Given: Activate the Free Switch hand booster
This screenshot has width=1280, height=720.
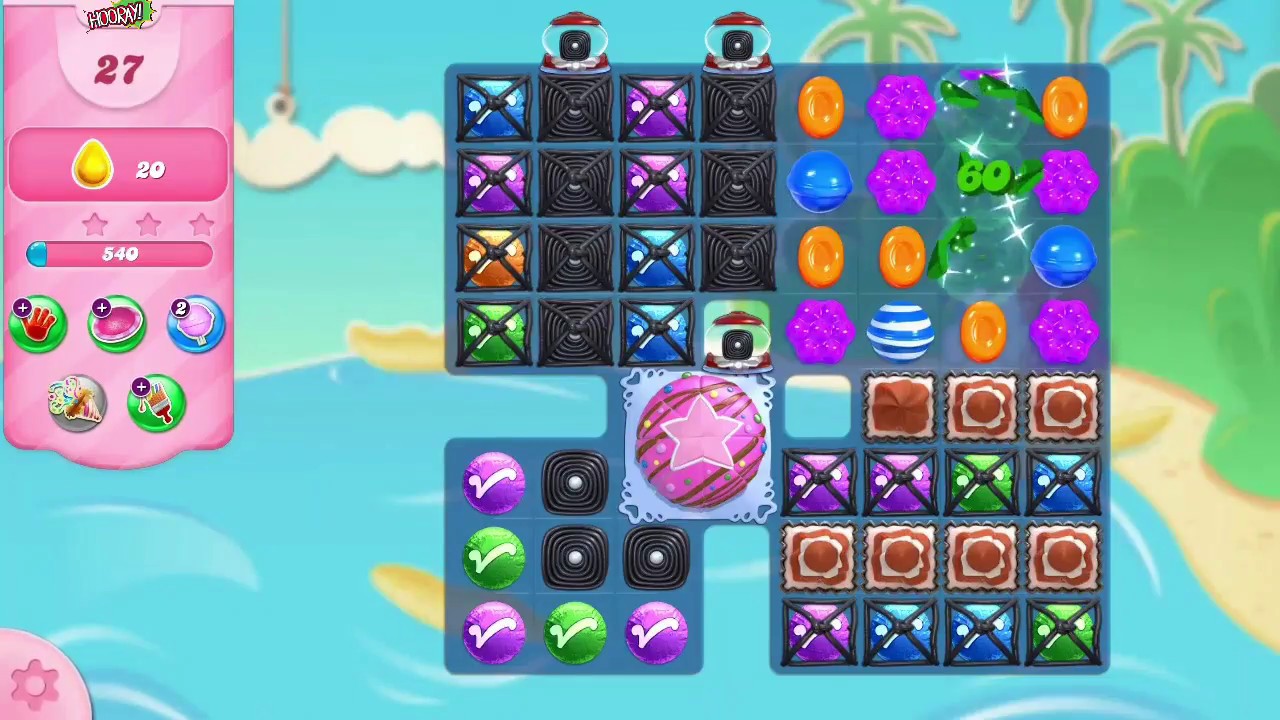Looking at the screenshot, I should coord(38,322).
